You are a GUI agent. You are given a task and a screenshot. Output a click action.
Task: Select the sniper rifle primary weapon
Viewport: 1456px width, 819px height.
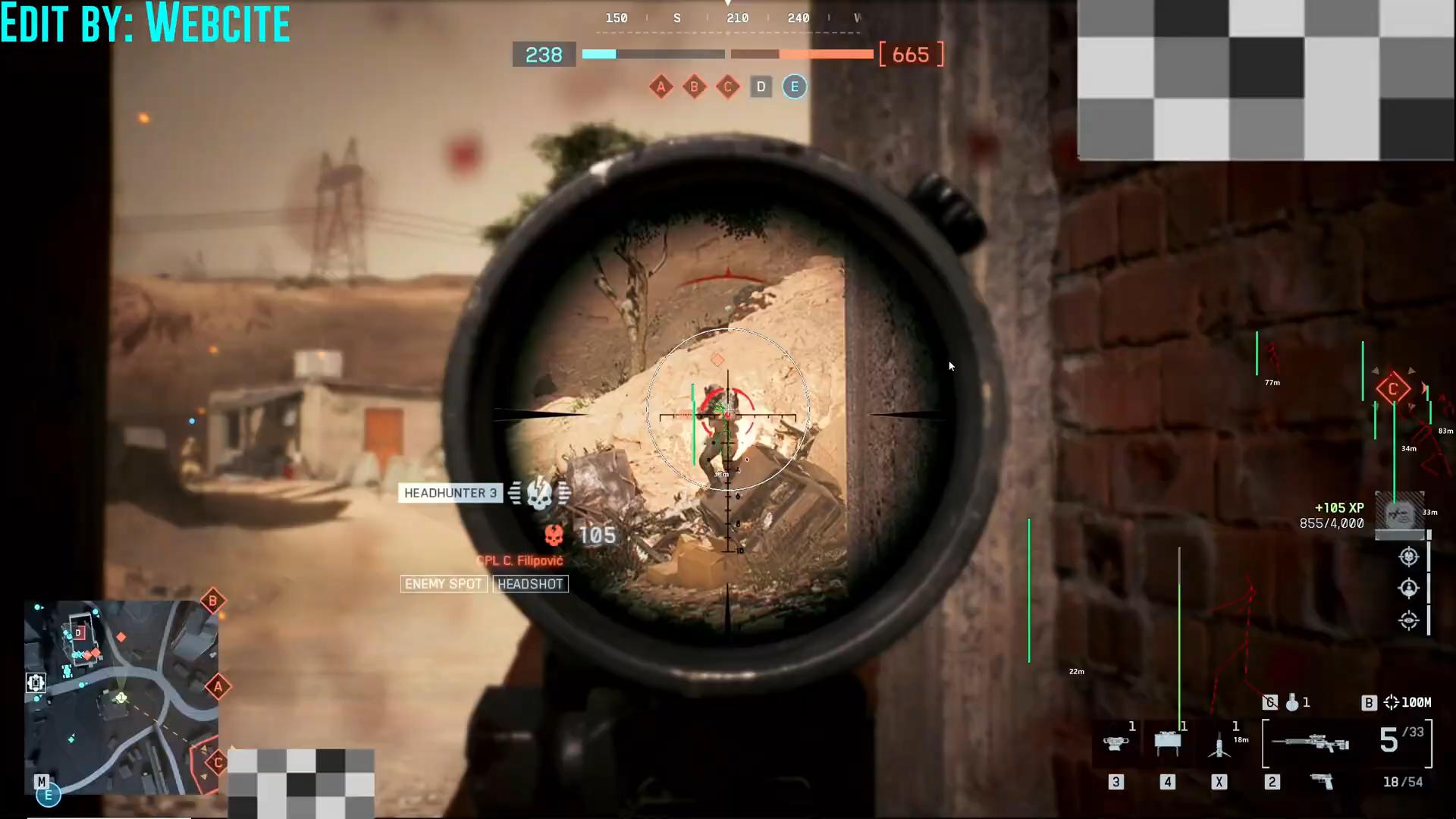coord(1310,742)
